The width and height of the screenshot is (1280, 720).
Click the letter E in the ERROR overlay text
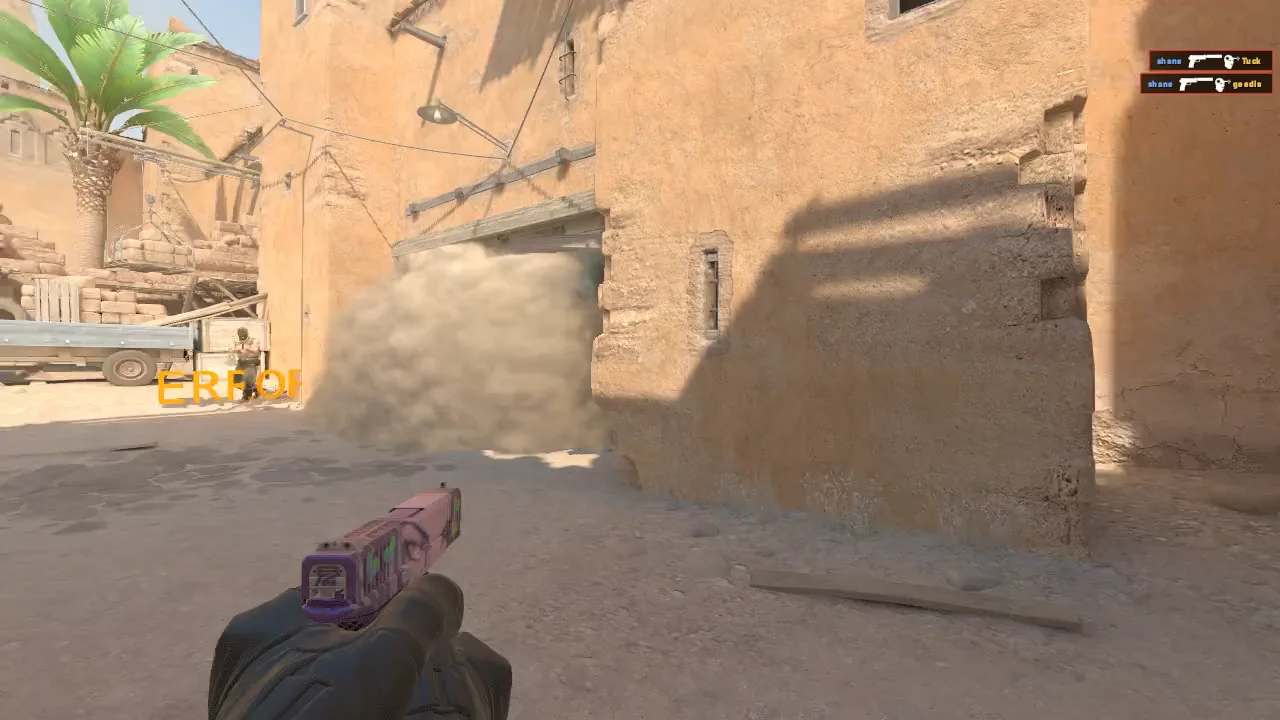click(172, 385)
